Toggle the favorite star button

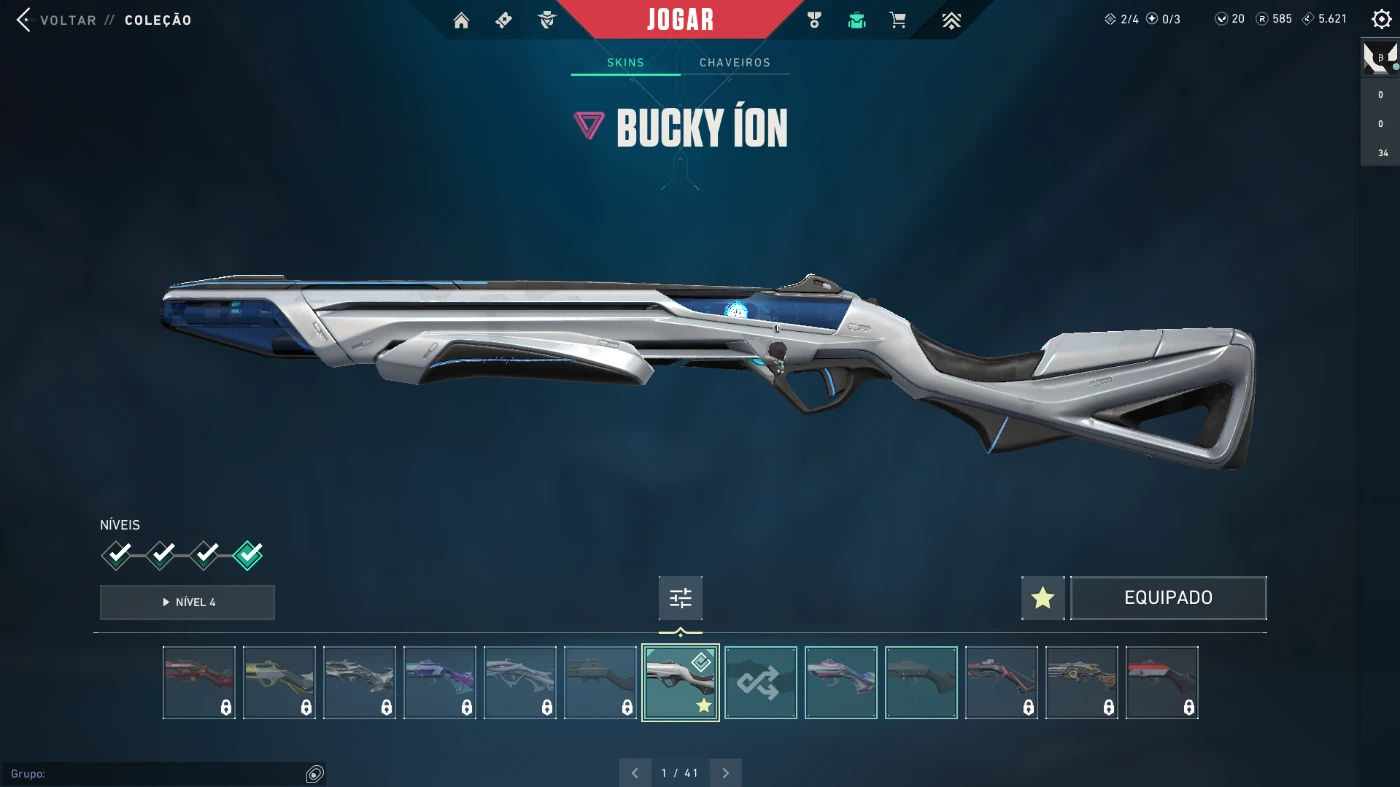coord(1043,598)
